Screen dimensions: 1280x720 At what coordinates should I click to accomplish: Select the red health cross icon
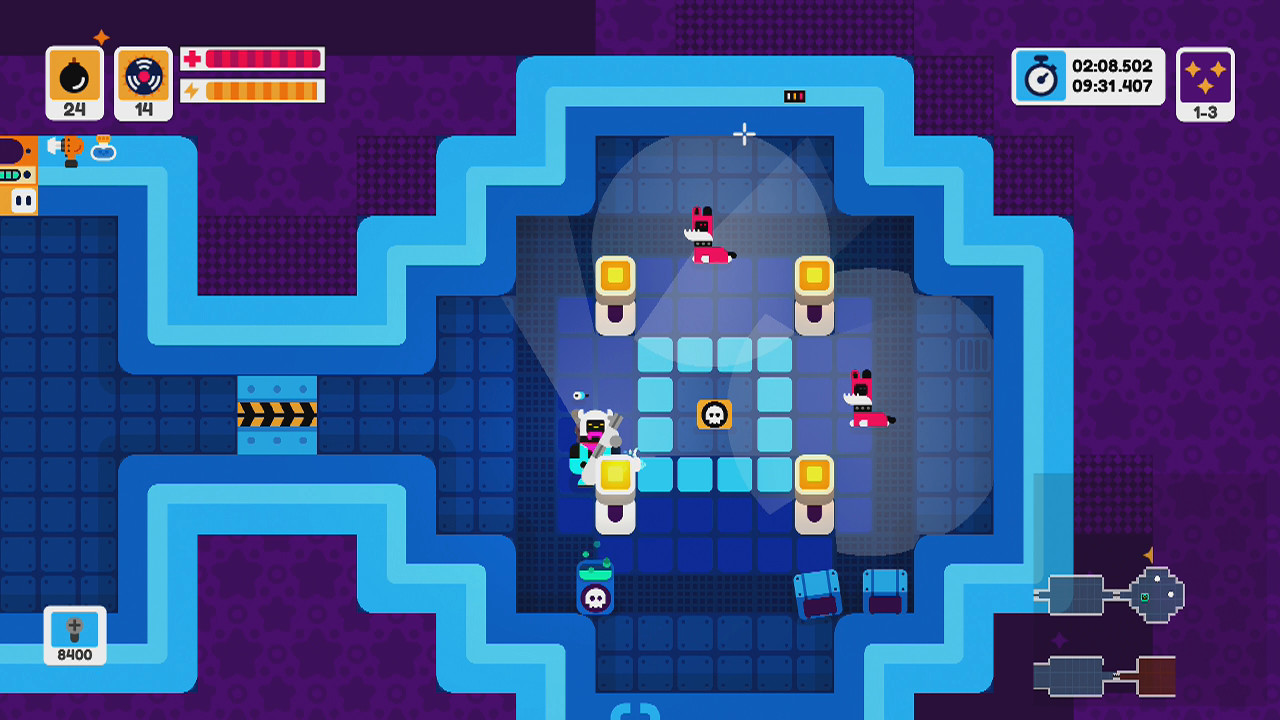[x=194, y=60]
